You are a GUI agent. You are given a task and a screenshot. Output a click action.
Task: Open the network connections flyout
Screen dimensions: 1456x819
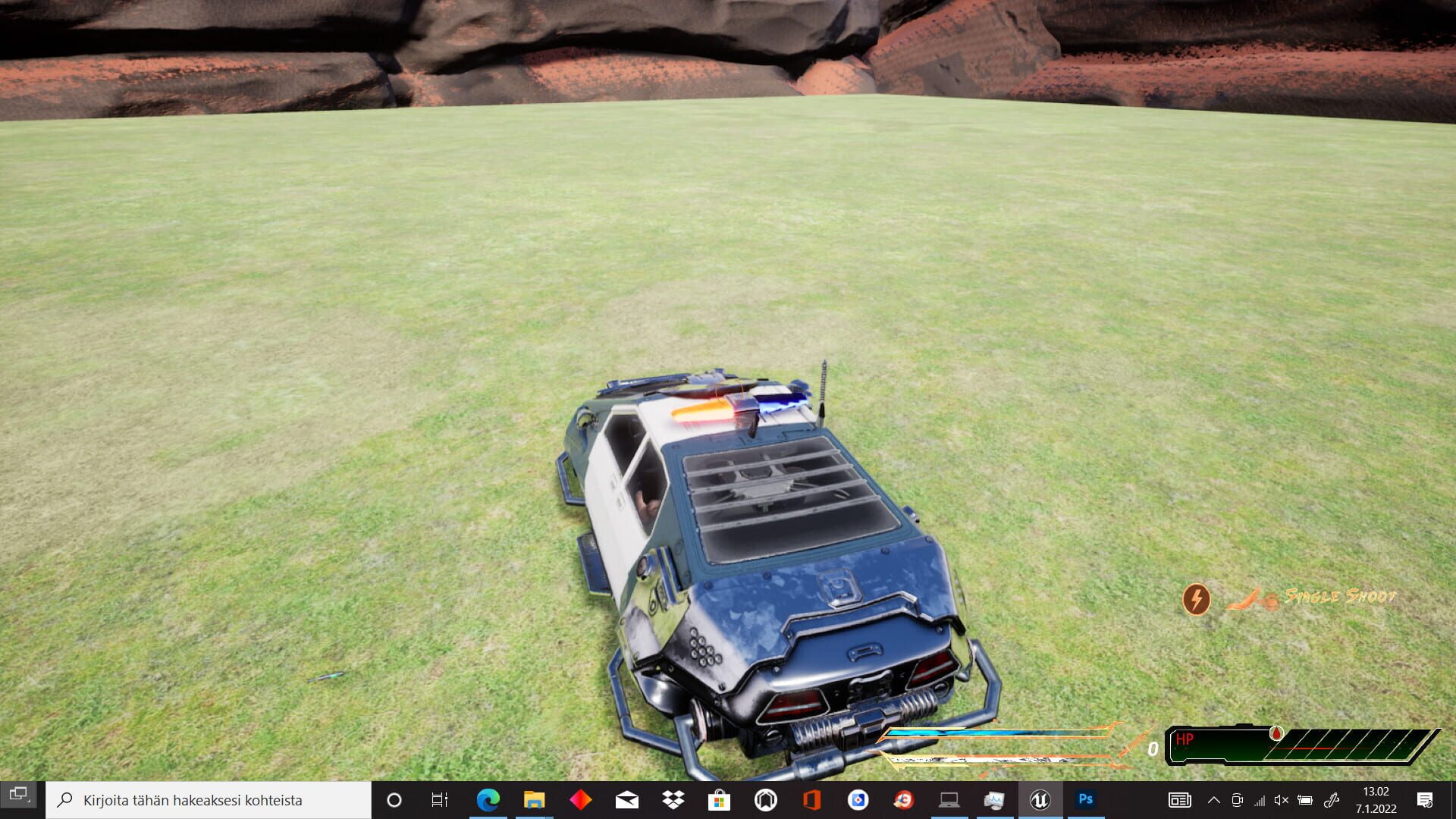1262,800
